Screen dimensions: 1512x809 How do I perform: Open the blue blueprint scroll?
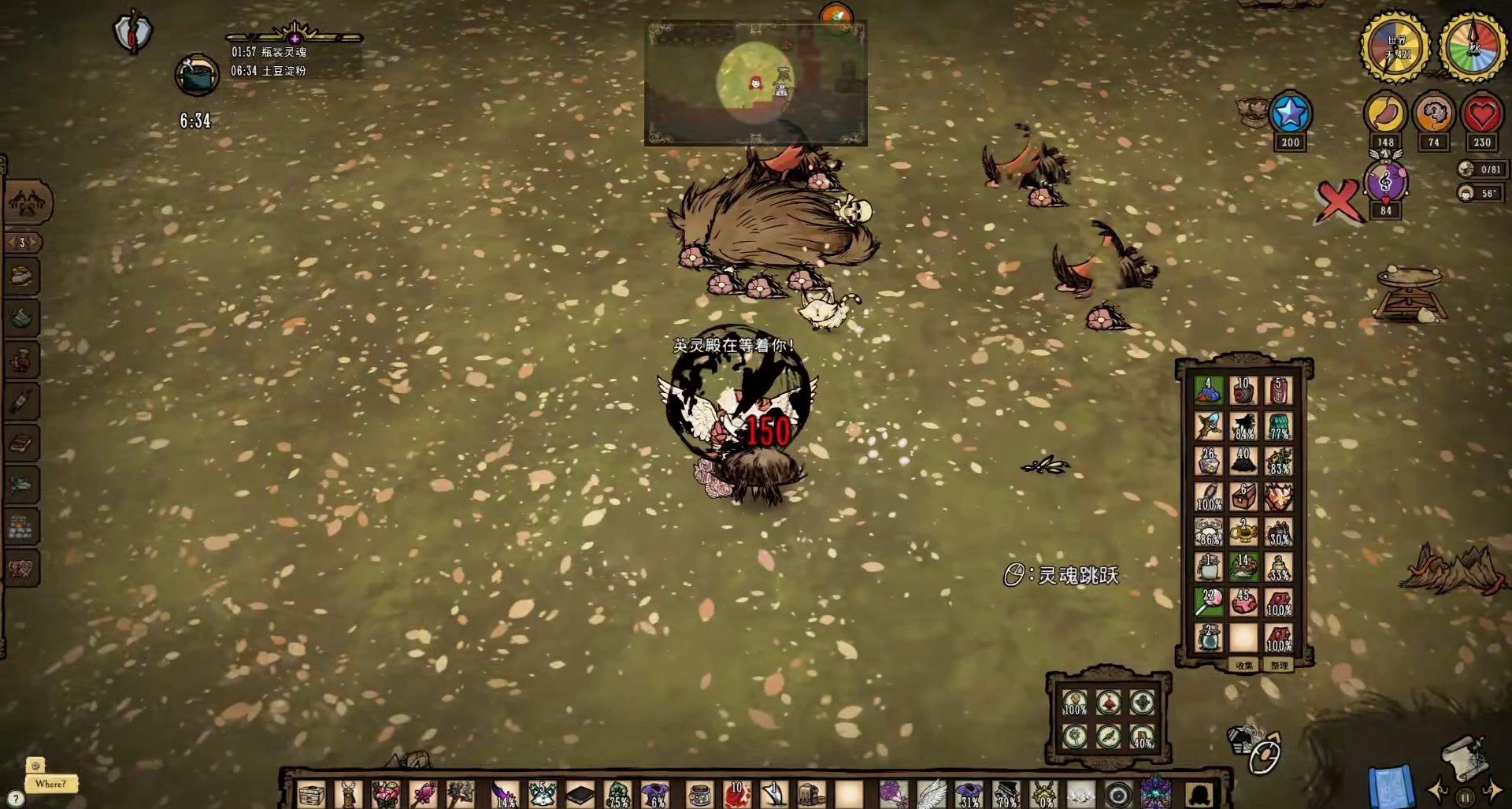click(x=1392, y=785)
